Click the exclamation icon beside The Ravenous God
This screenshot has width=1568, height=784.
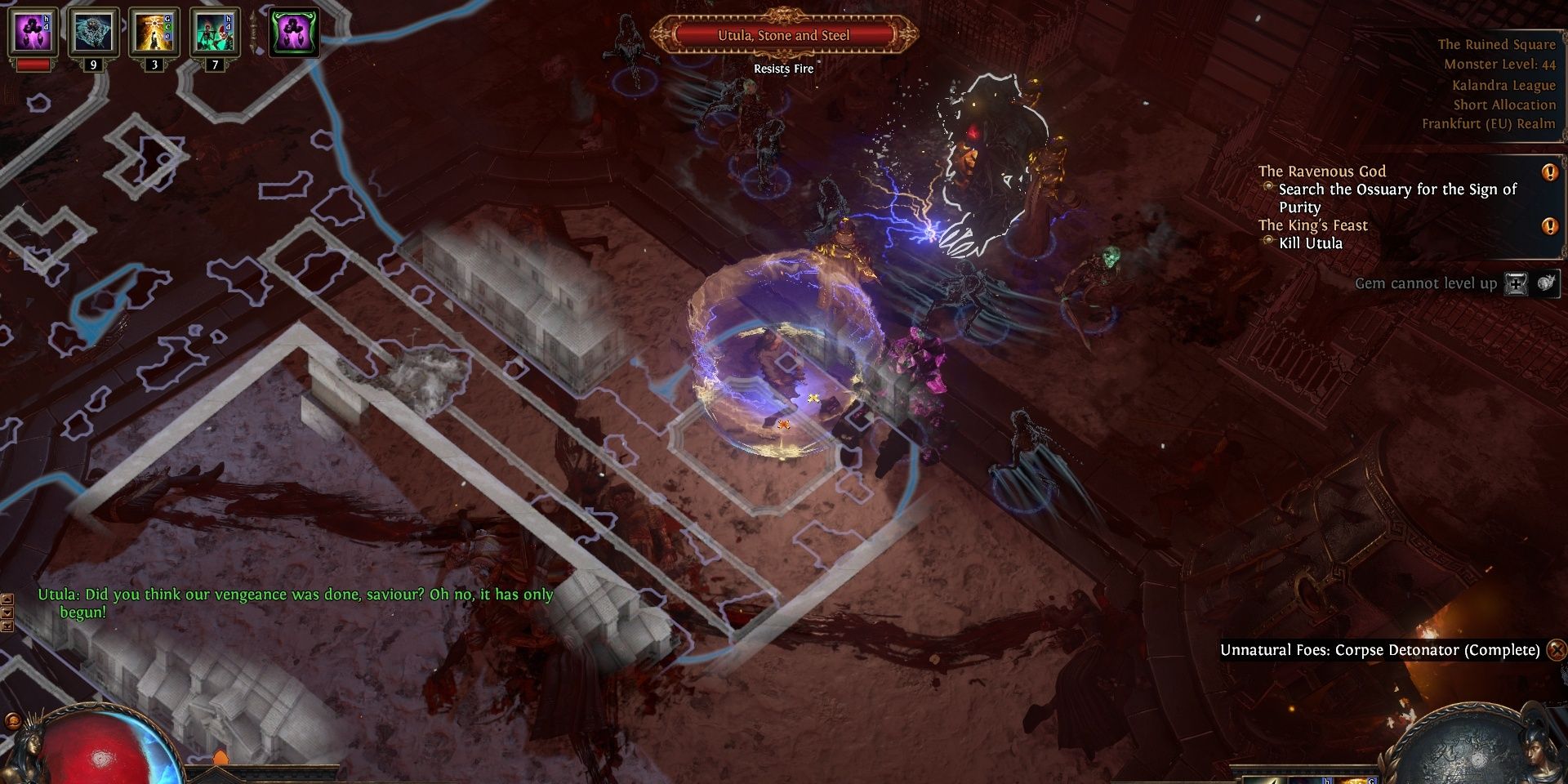click(1551, 173)
